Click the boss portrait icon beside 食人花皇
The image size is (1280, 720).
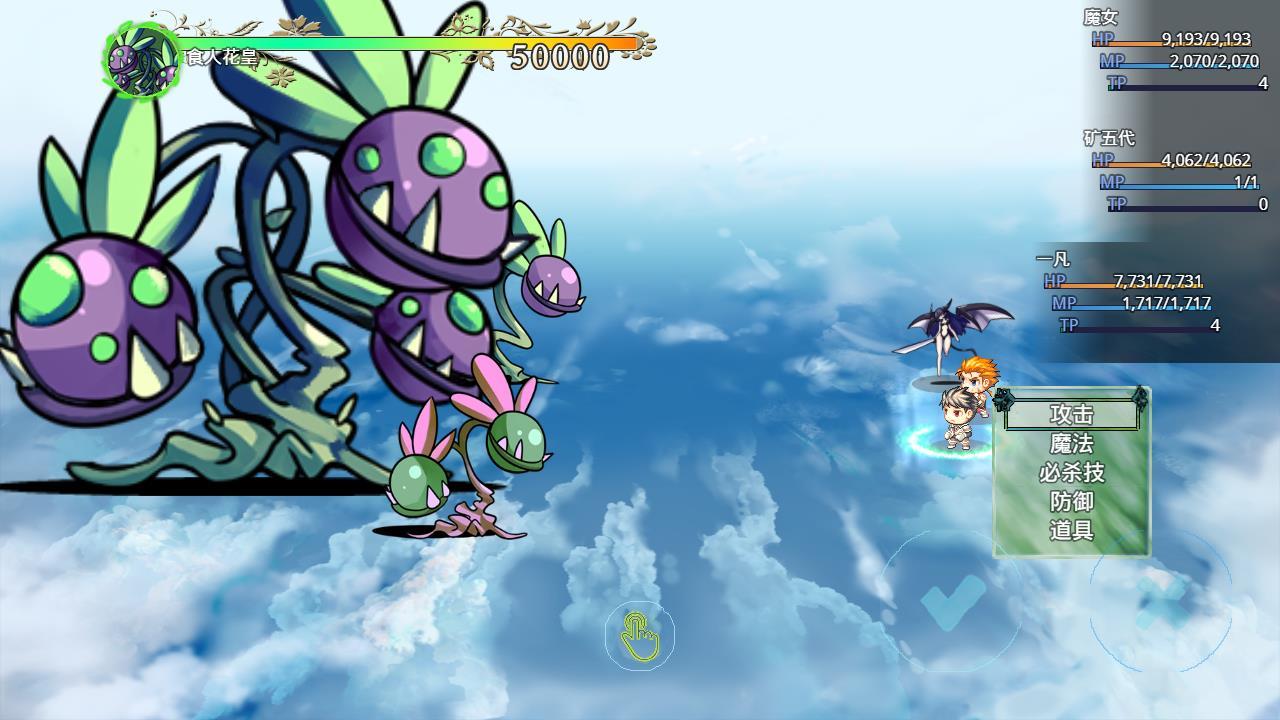coord(140,55)
